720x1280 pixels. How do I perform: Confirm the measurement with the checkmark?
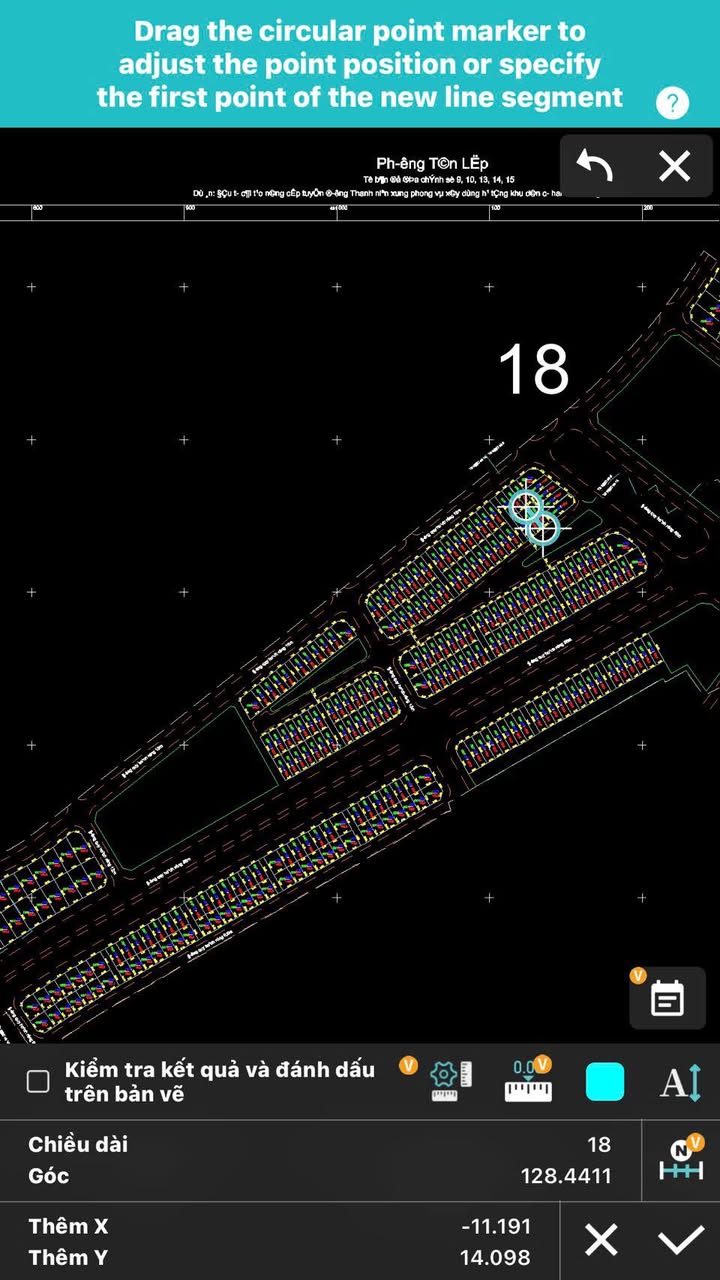[681, 1241]
